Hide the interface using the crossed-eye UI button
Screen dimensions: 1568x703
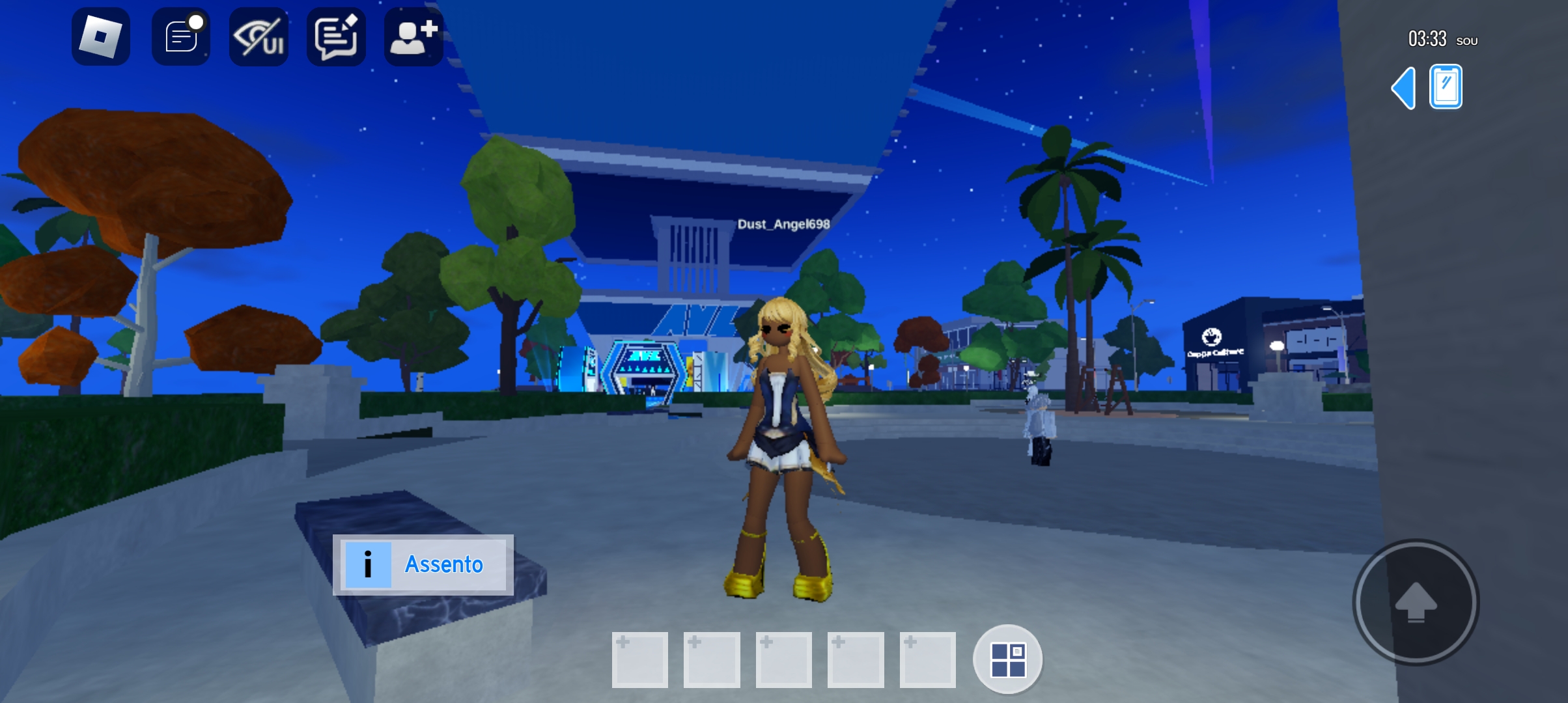pos(258,36)
